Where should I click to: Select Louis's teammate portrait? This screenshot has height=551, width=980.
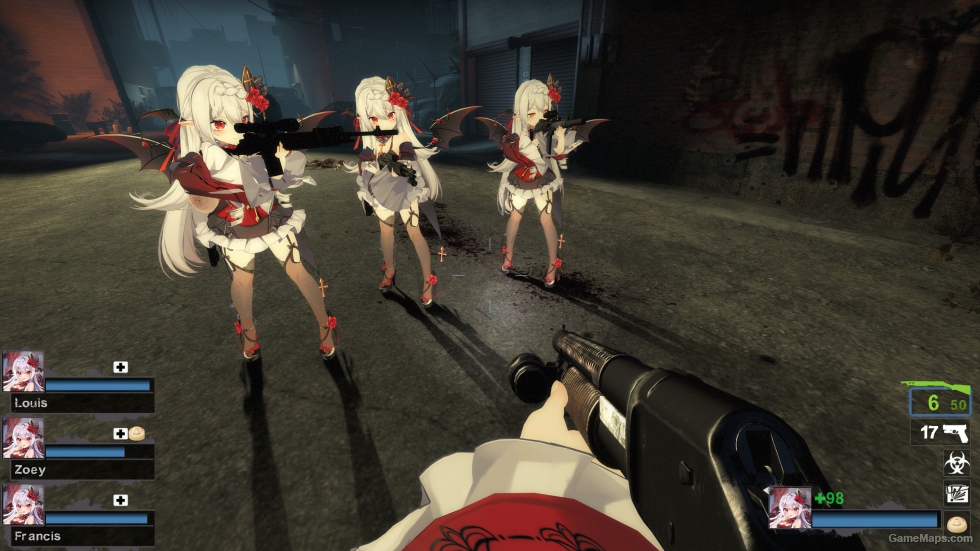(24, 370)
